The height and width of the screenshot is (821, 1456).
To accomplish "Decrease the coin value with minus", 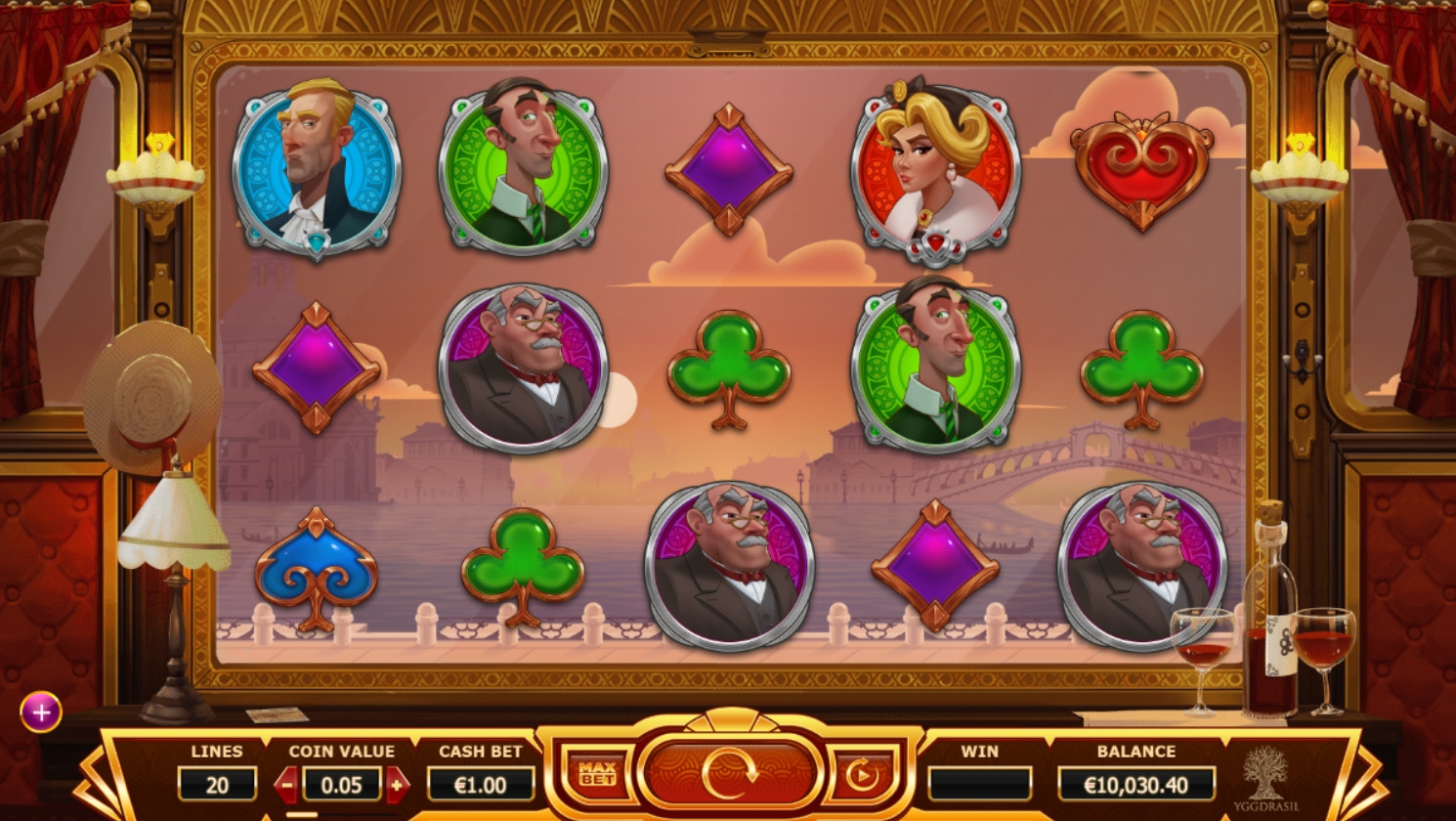I will pos(287,784).
